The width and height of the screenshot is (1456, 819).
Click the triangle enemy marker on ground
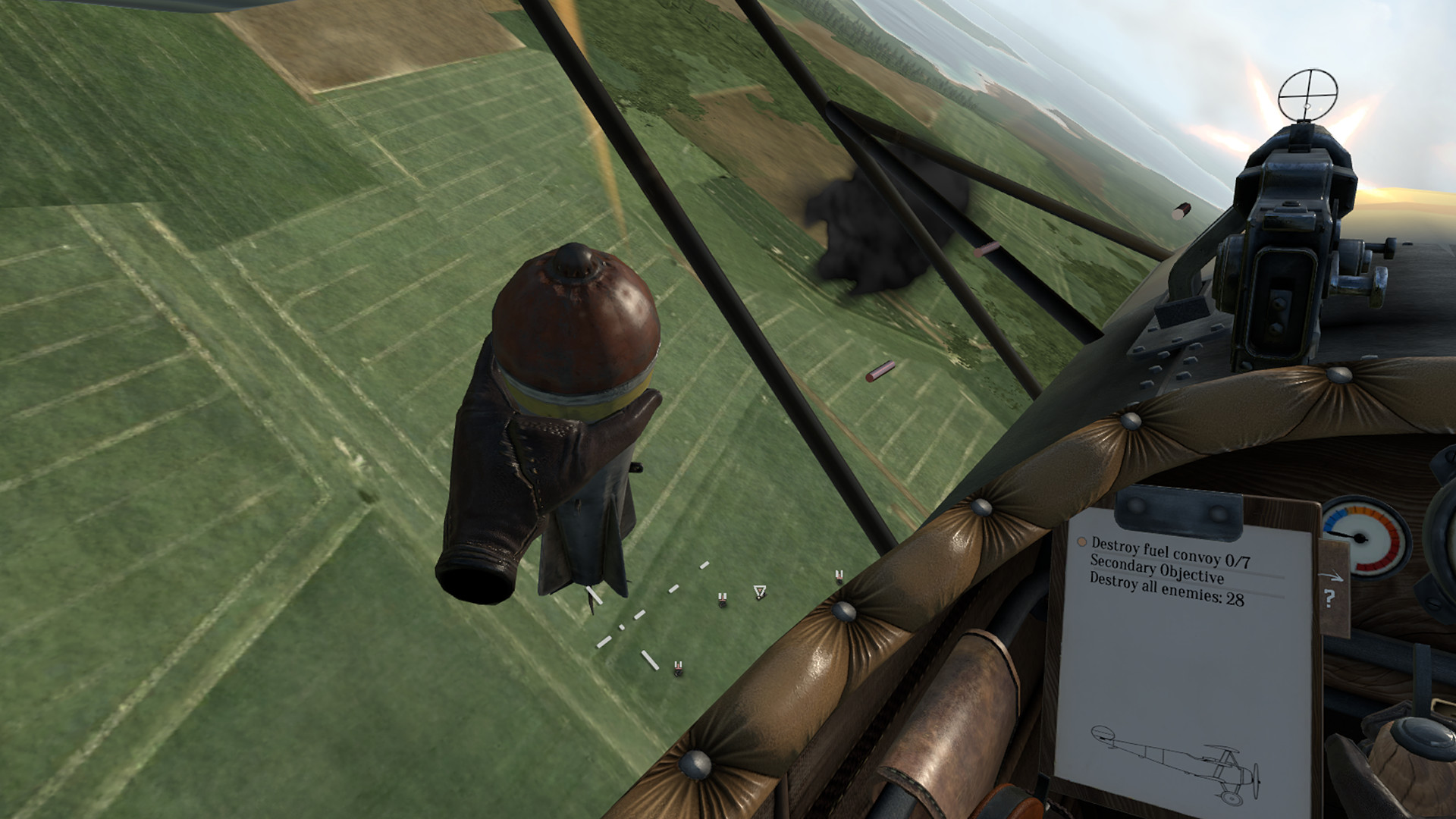tap(760, 590)
